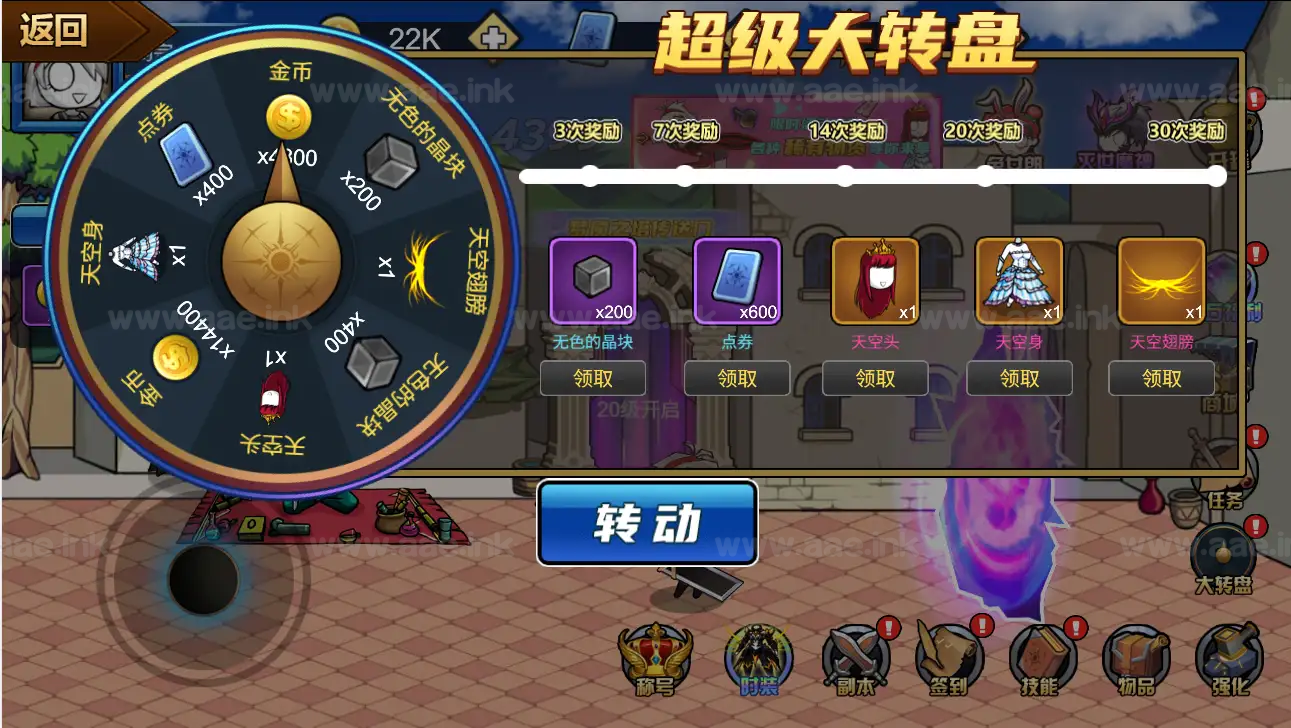Click 领取 under 天空身 reward
Image resolution: width=1291 pixels, height=728 pixels.
pos(1018,378)
